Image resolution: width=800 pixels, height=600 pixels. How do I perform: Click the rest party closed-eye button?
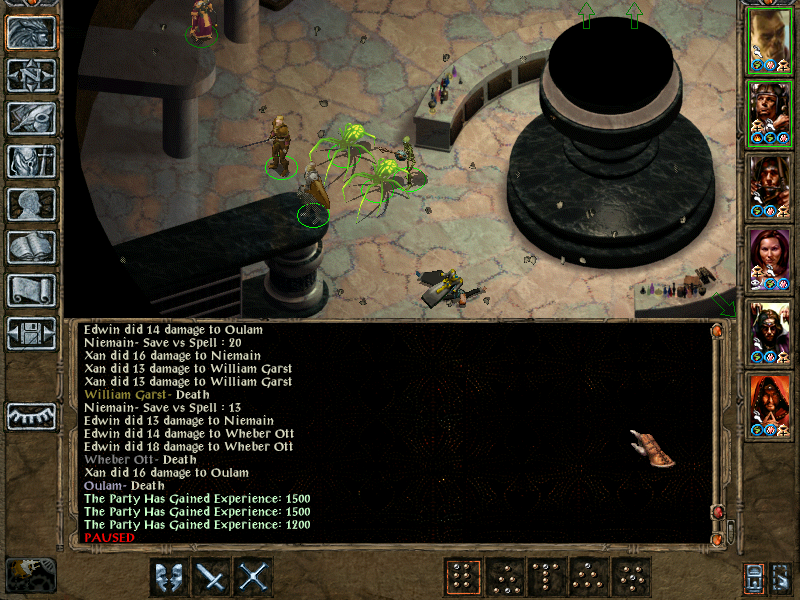pyautogui.click(x=32, y=416)
